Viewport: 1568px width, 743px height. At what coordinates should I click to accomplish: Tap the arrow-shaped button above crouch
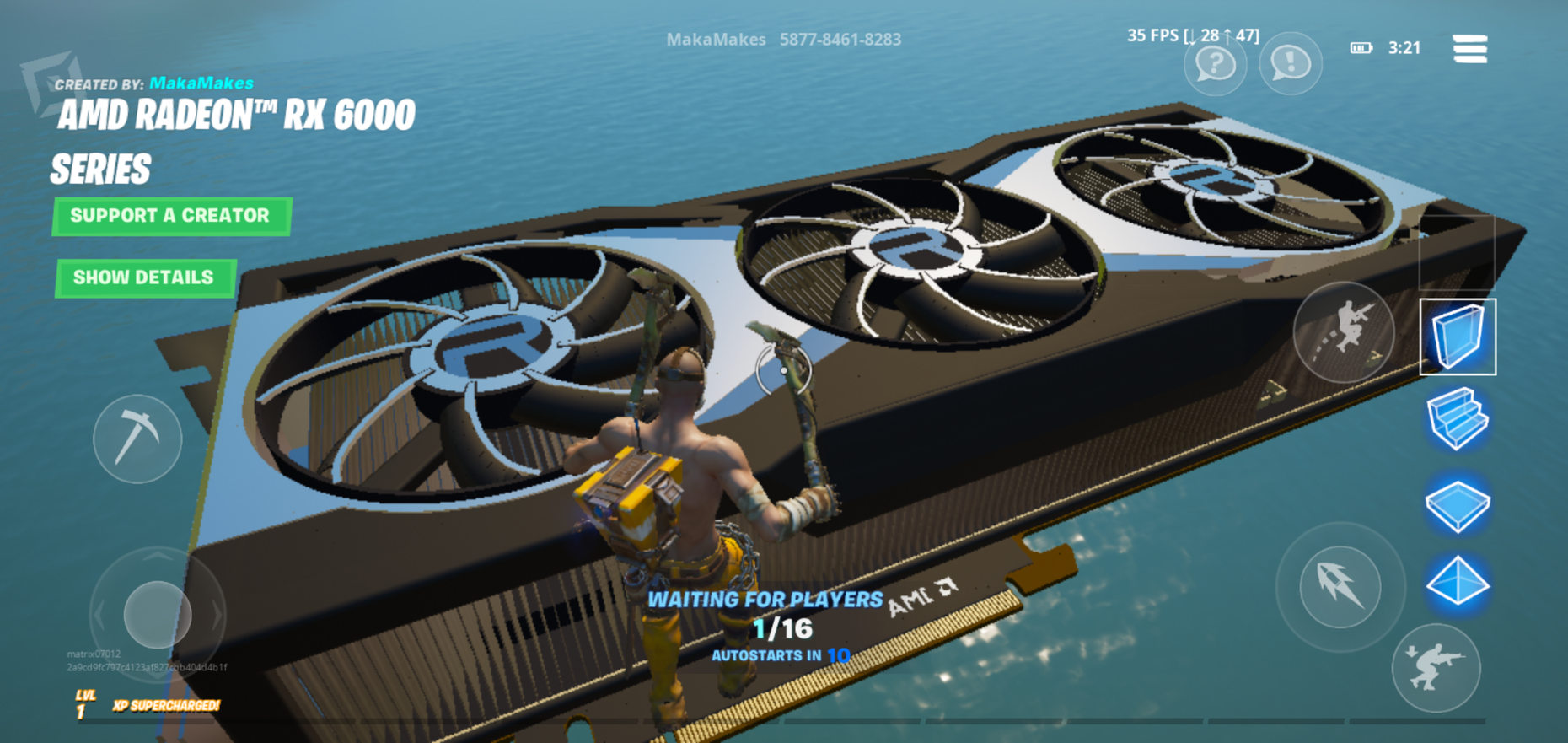click(1340, 586)
